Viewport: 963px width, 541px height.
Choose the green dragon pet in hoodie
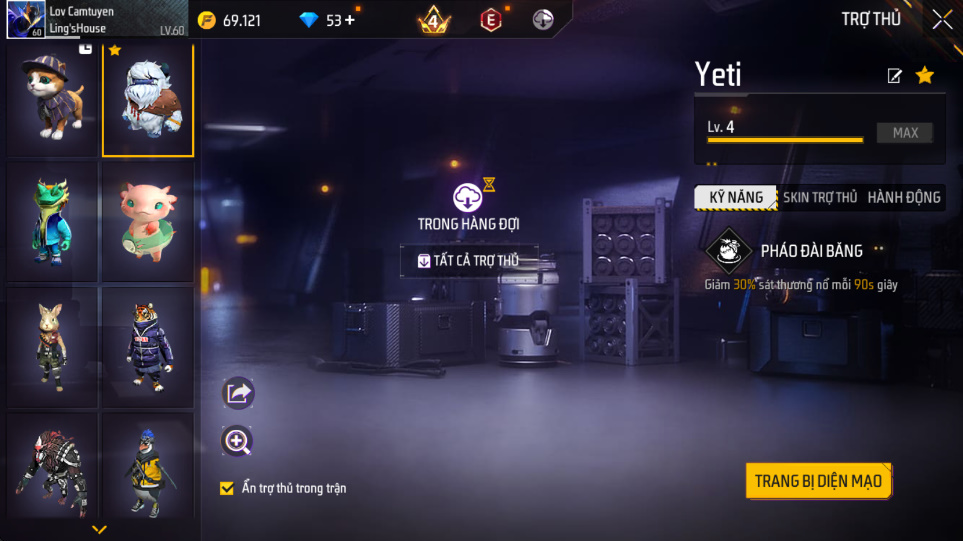point(53,221)
